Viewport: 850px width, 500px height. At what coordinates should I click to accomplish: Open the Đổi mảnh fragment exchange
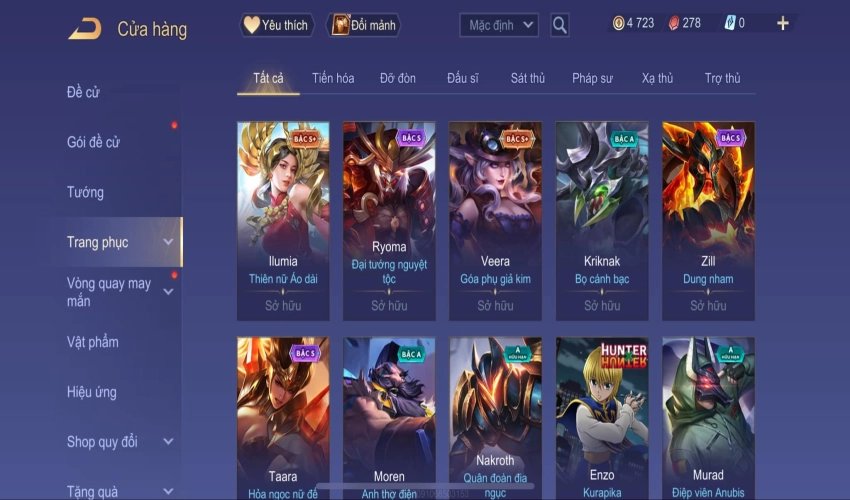364,25
